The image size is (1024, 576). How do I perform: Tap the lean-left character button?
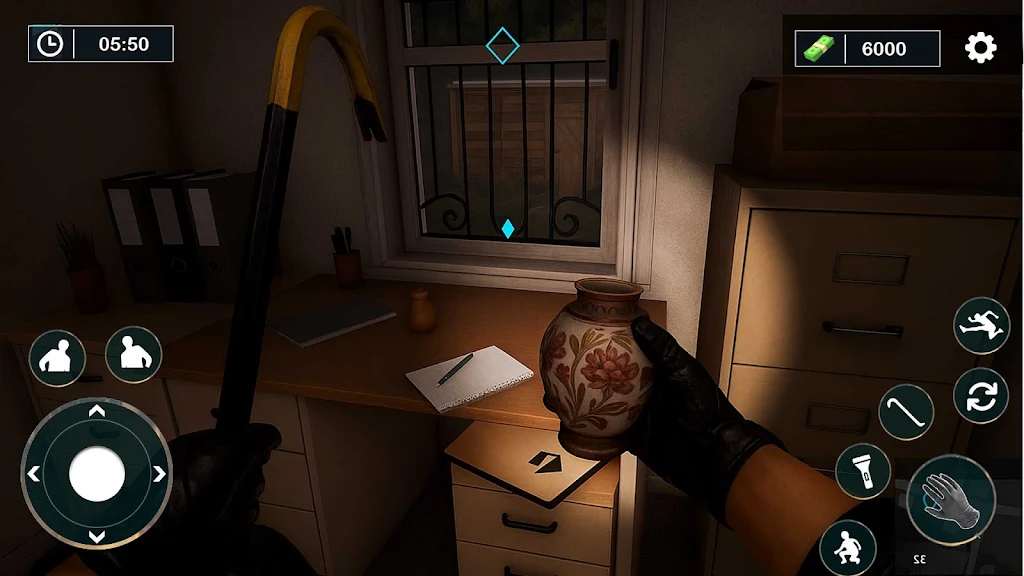[x=57, y=357]
